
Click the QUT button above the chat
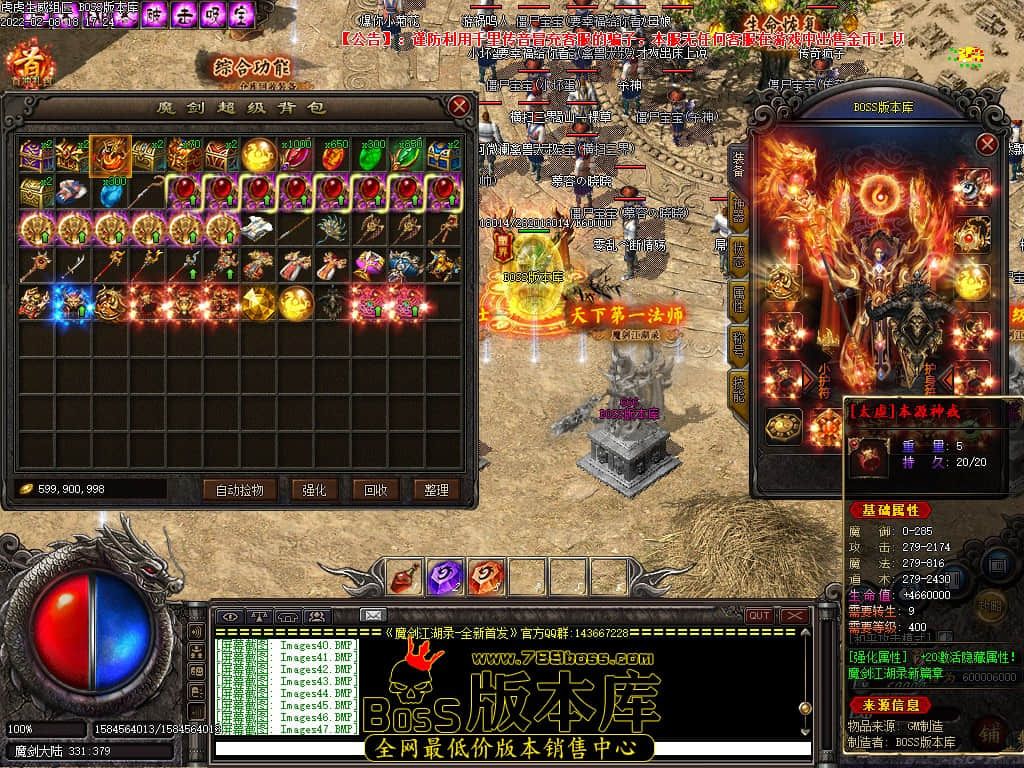coord(759,616)
